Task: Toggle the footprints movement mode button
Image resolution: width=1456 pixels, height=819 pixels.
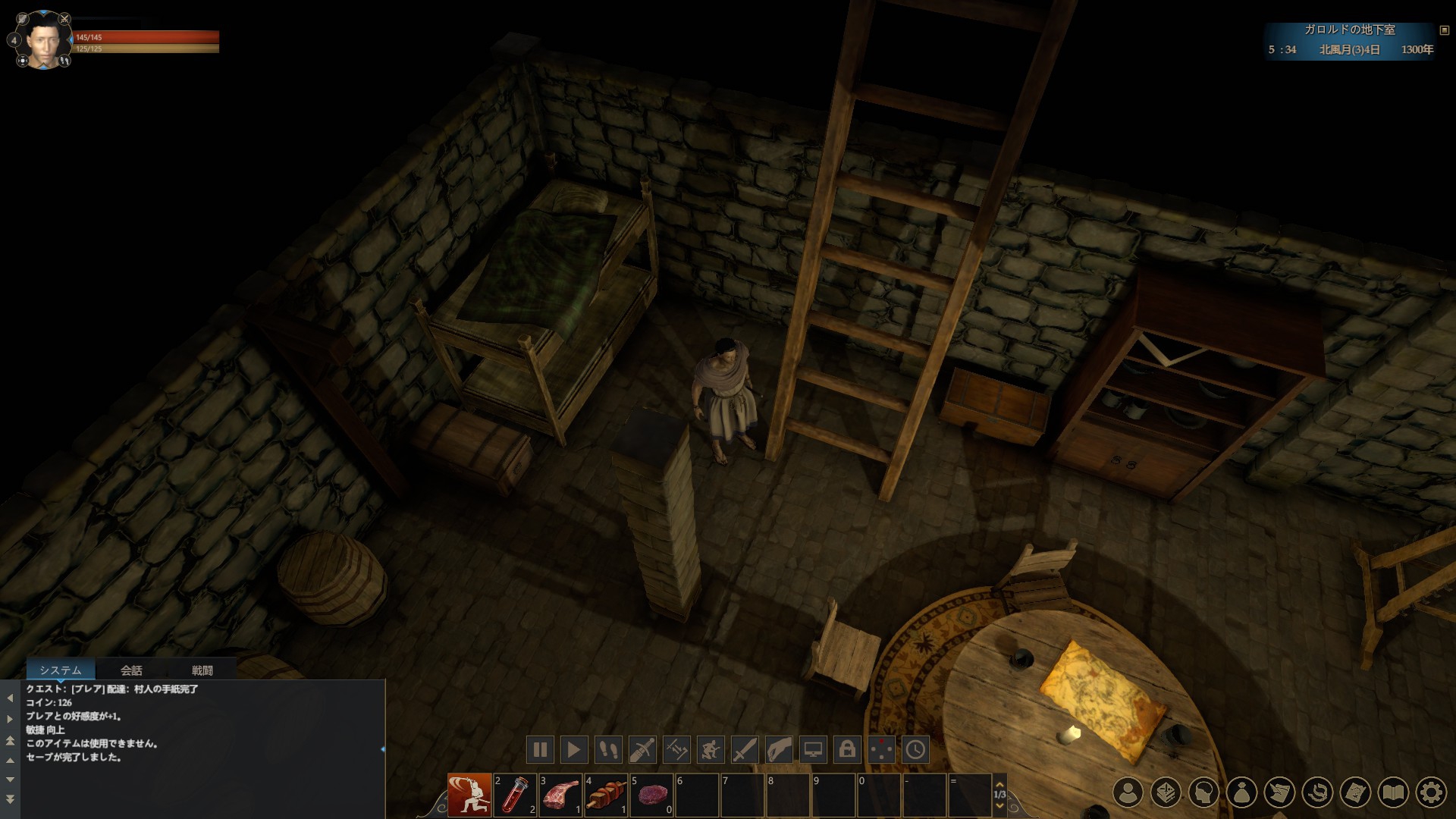Action: point(608,750)
